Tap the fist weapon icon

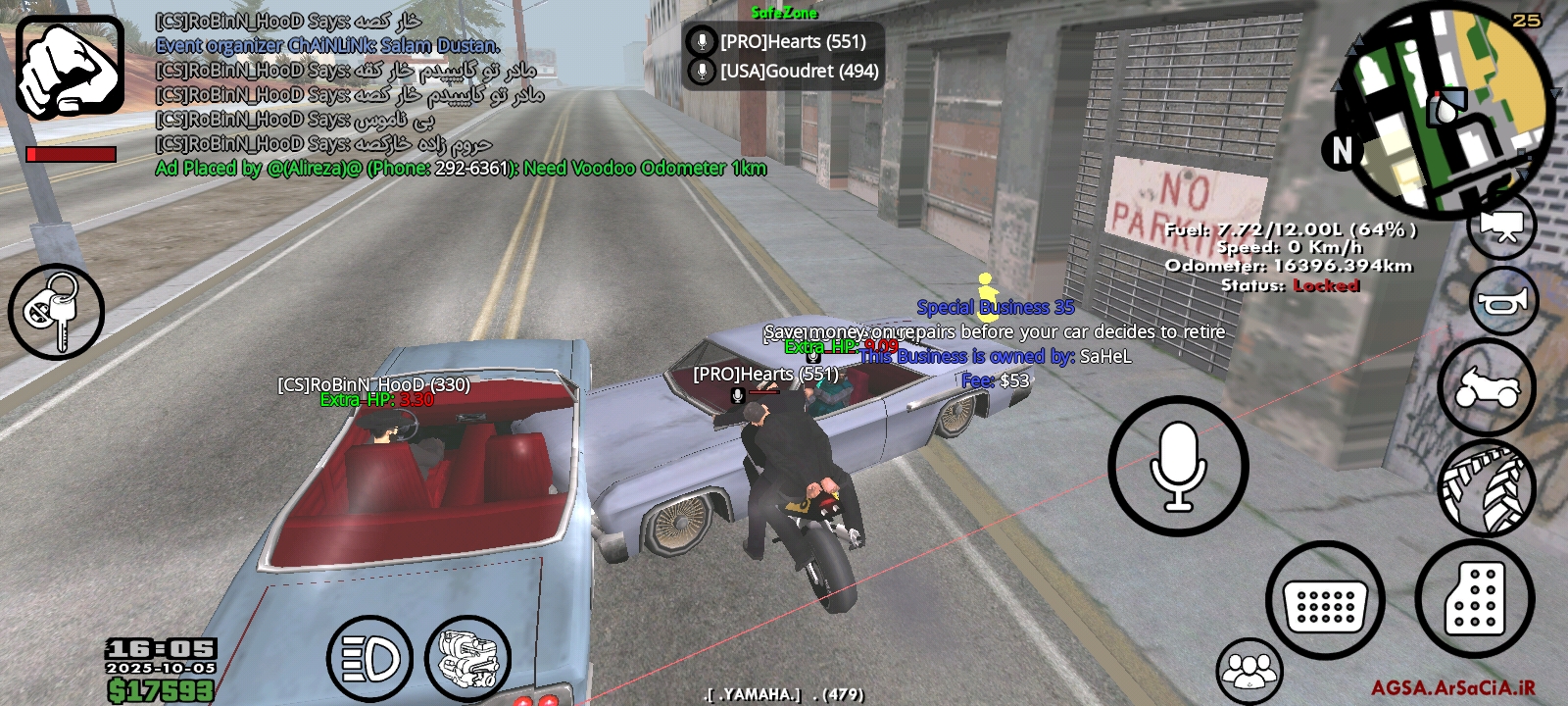70,67
